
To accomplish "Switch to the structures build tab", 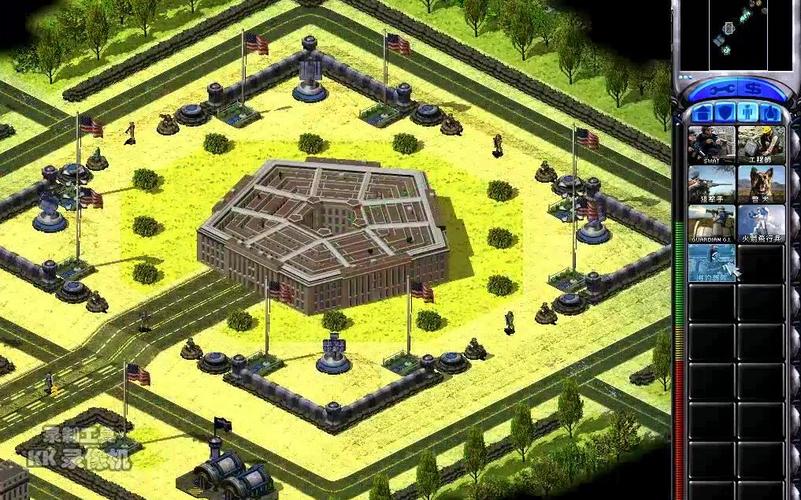I will (703, 112).
